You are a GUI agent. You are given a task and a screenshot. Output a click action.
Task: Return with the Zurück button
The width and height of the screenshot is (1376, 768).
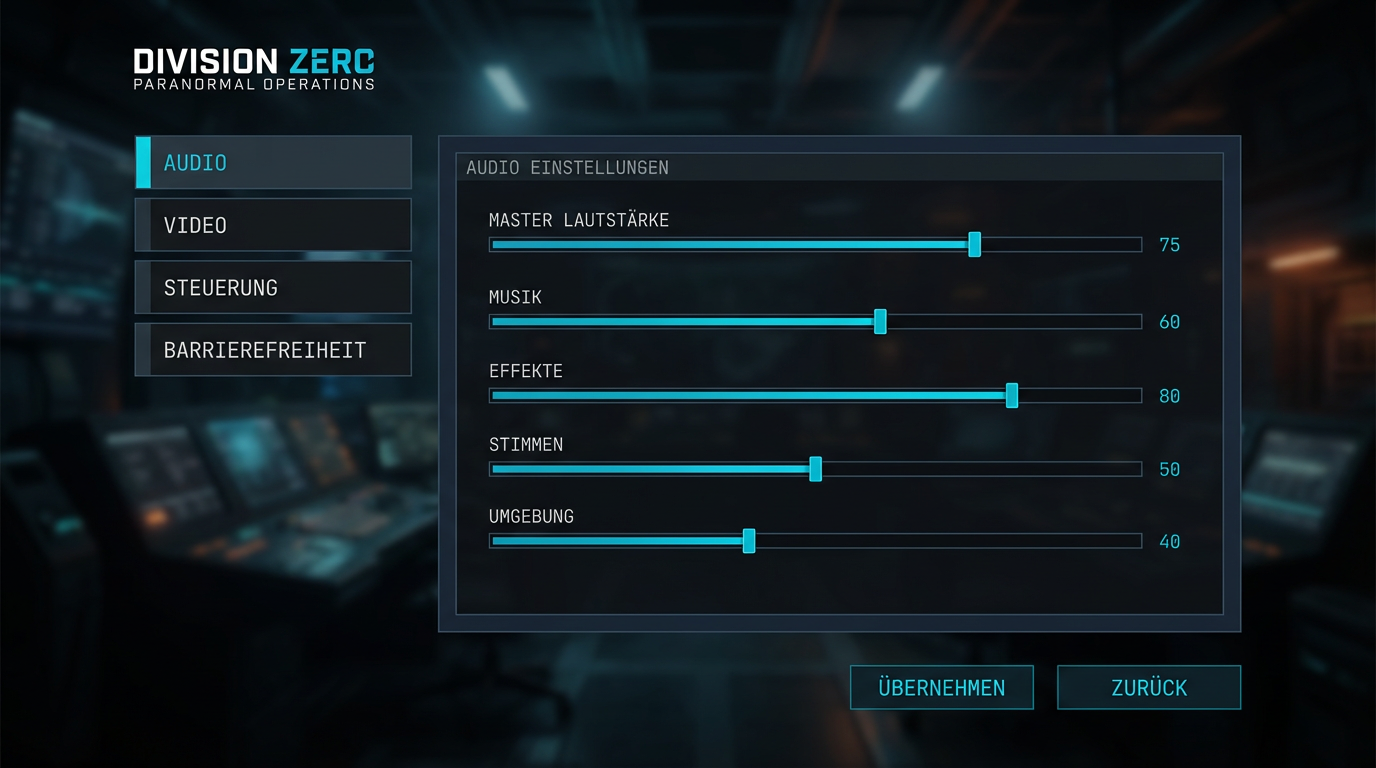1149,688
